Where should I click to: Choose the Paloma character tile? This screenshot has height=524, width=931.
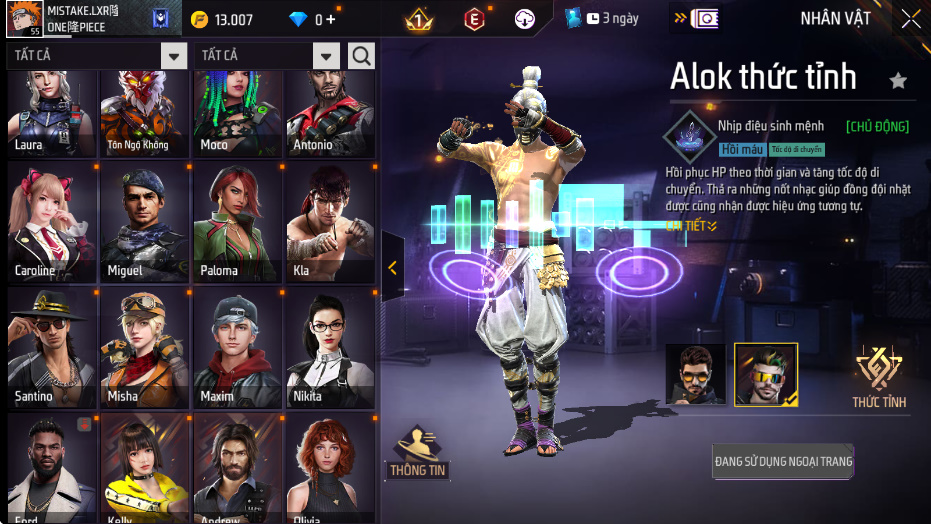(237, 222)
